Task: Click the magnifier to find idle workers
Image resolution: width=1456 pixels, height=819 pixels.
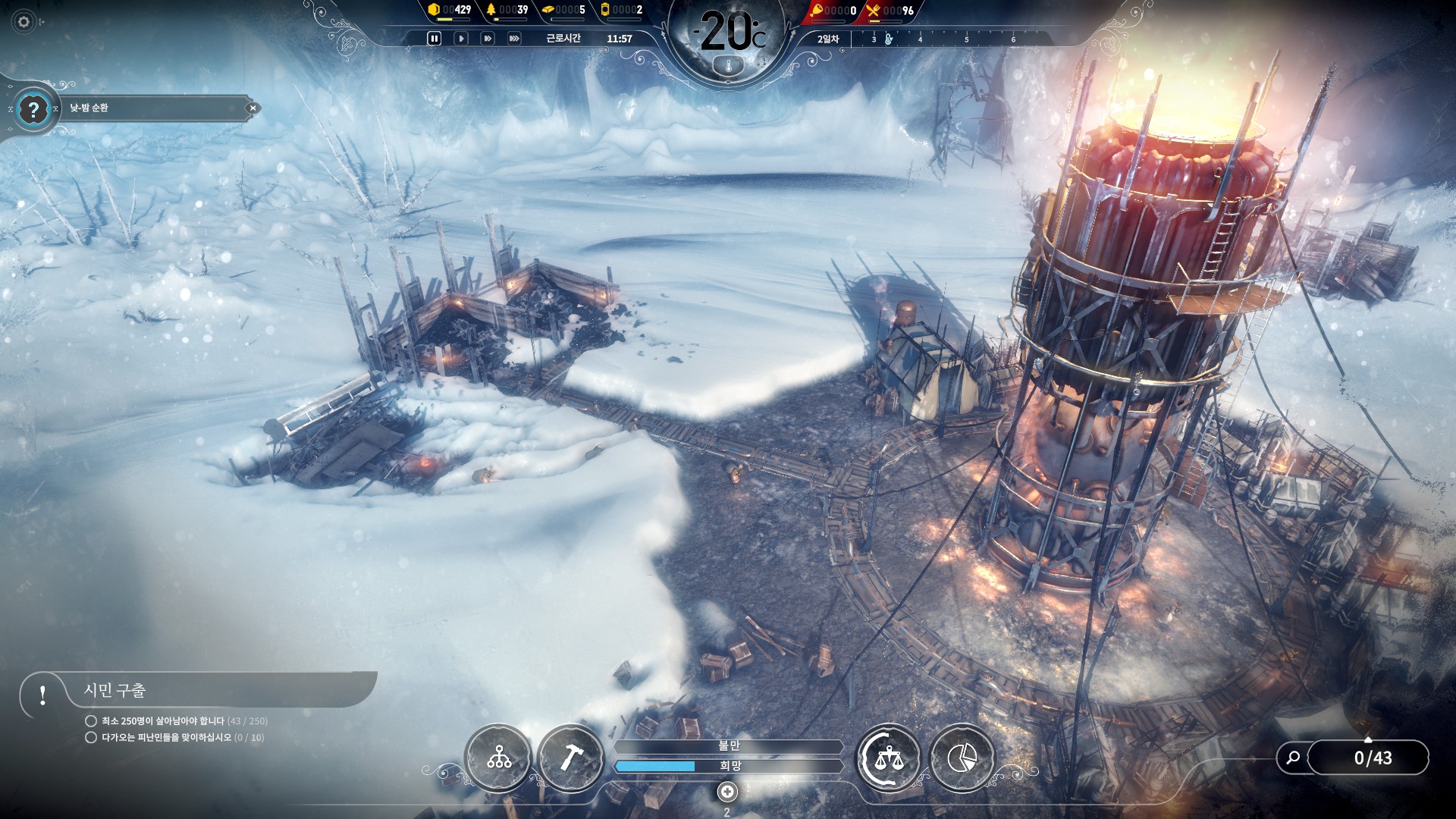Action: (x=1293, y=758)
